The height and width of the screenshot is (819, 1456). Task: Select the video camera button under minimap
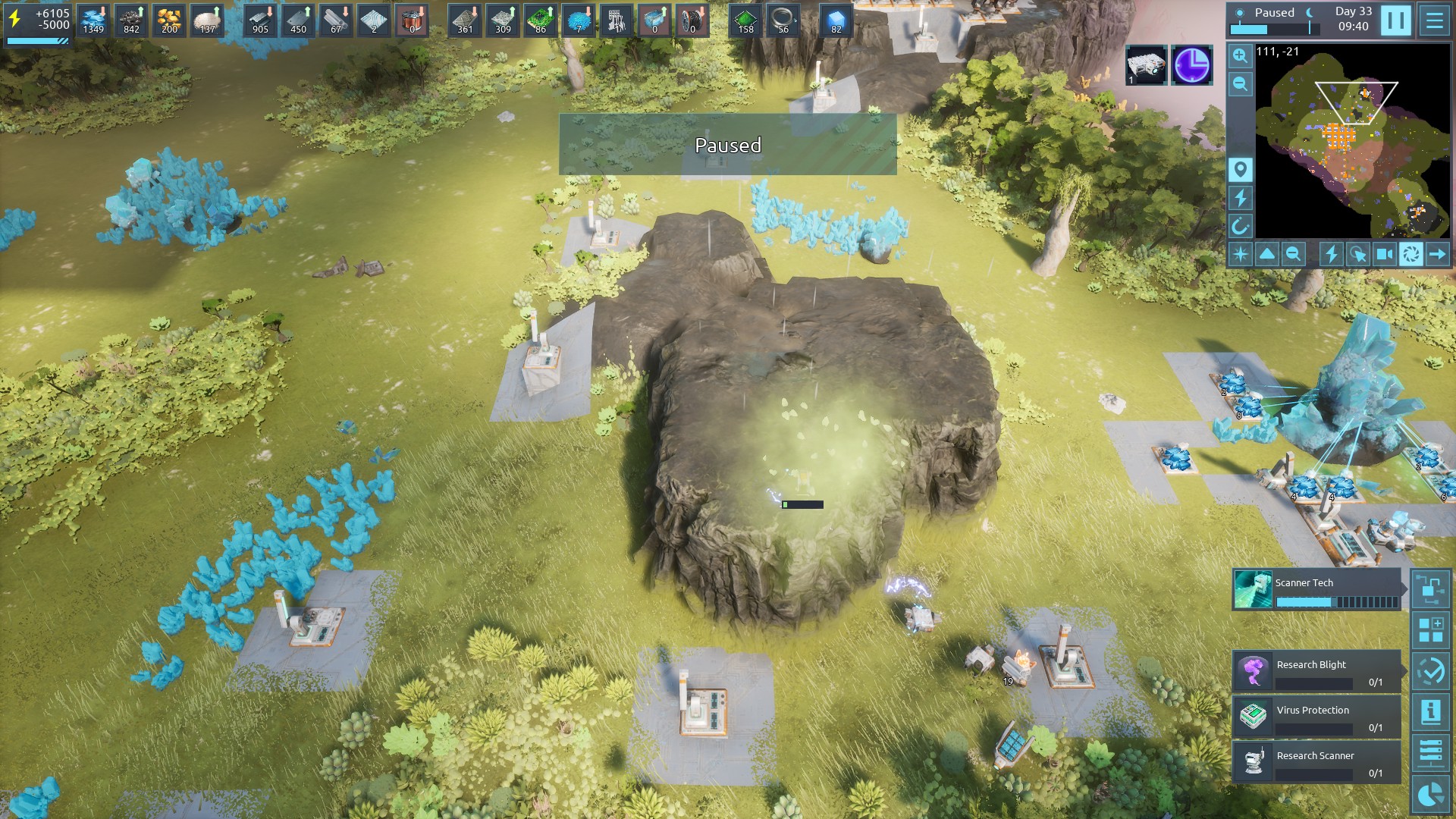click(x=1384, y=254)
